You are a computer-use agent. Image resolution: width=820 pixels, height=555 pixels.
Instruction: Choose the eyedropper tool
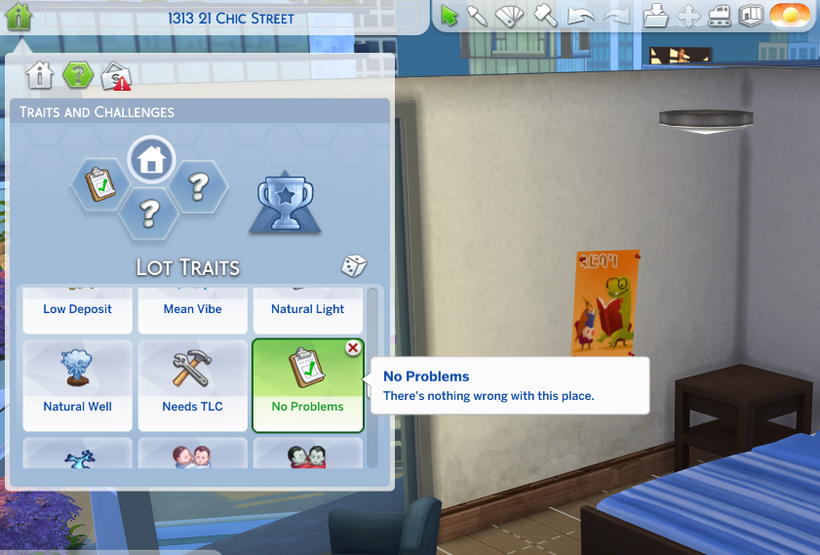(x=478, y=16)
